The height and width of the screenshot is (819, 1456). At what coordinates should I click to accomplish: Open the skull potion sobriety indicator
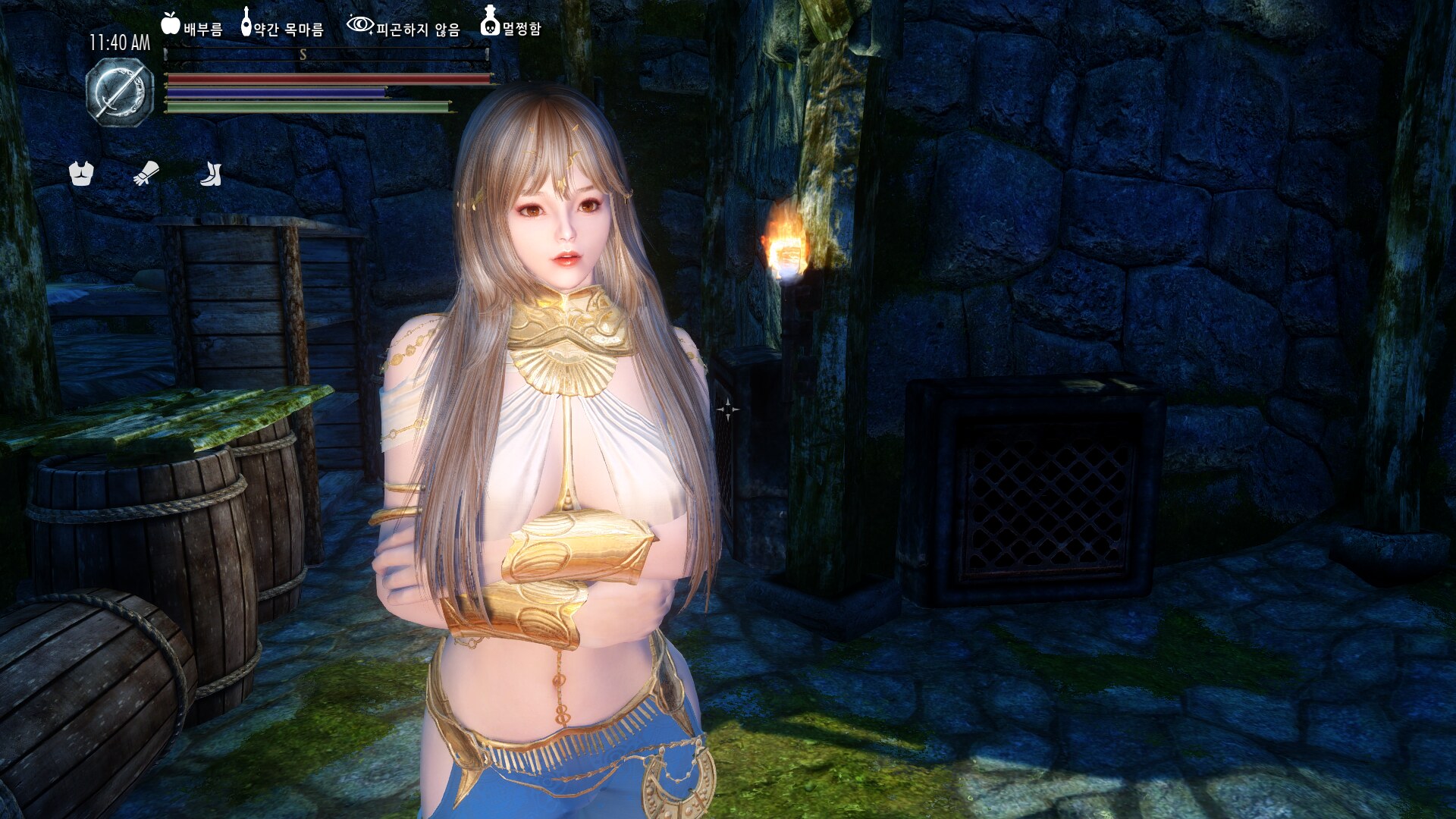(x=490, y=22)
